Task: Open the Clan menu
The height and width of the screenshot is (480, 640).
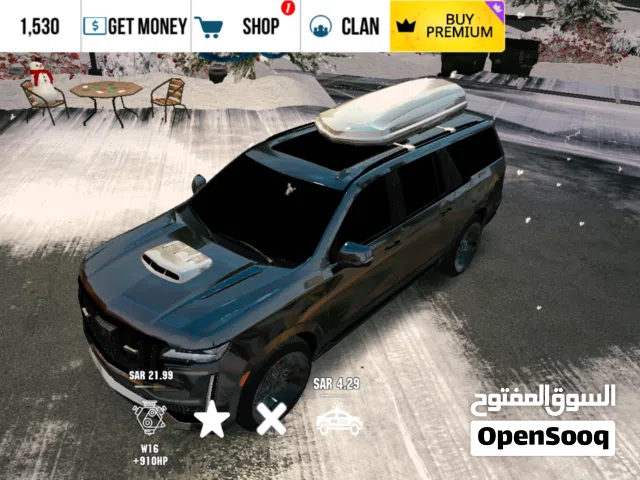Action: pyautogui.click(x=345, y=26)
